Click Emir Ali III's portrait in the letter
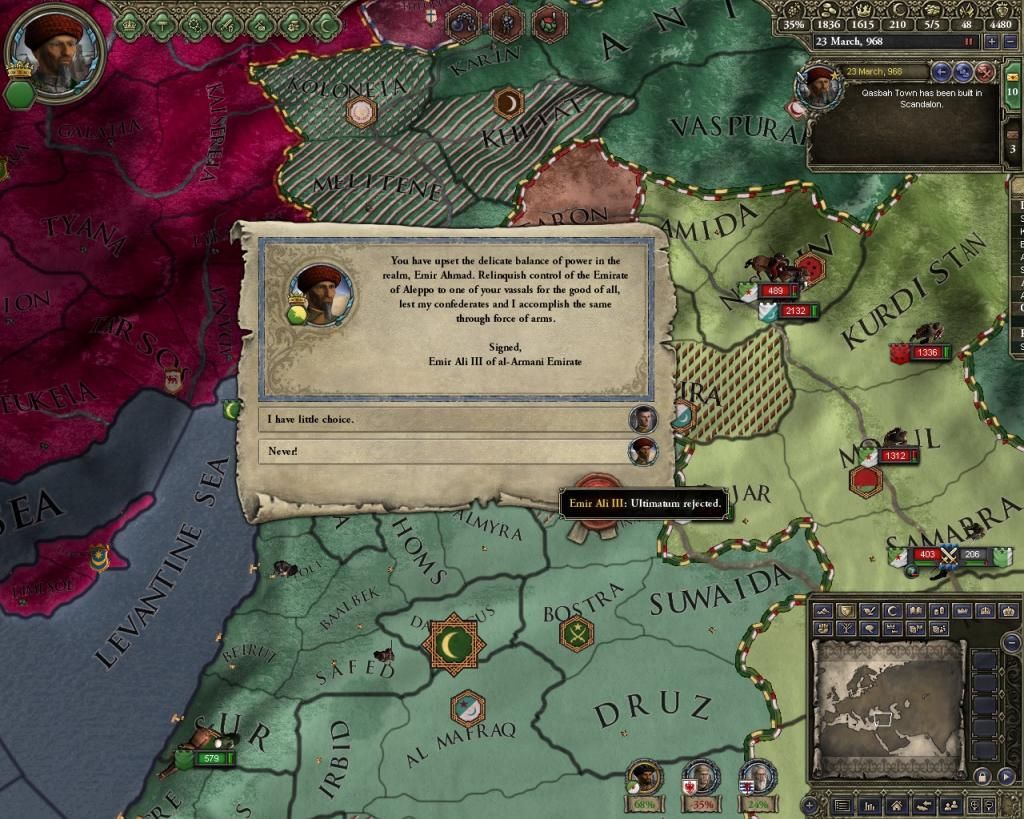This screenshot has width=1024, height=819. tap(321, 294)
